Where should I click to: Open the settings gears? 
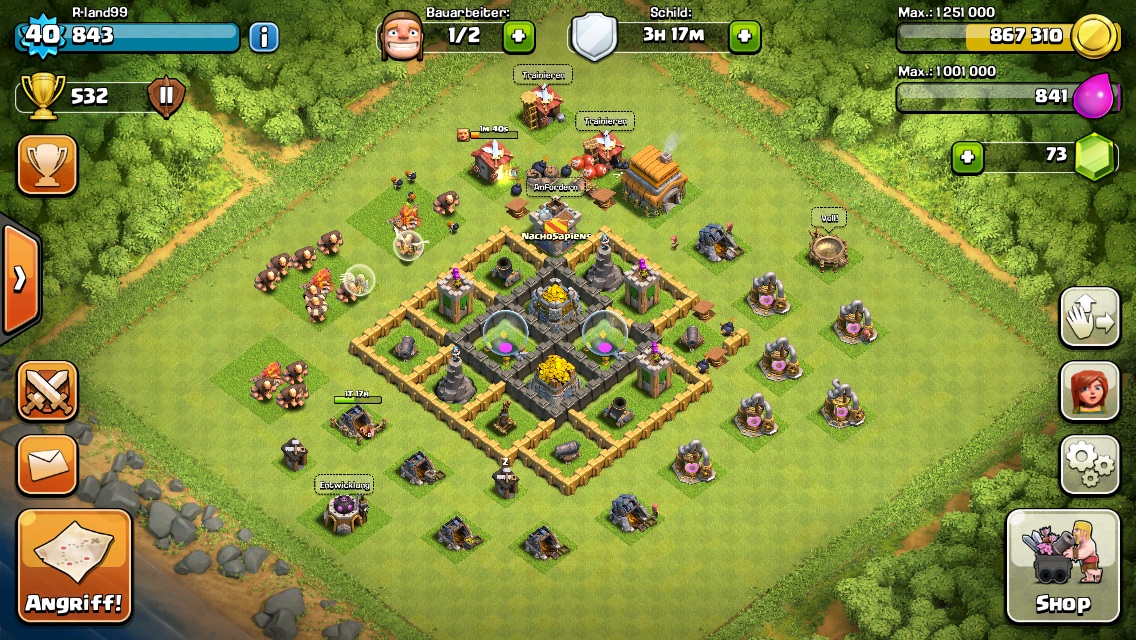point(1089,465)
